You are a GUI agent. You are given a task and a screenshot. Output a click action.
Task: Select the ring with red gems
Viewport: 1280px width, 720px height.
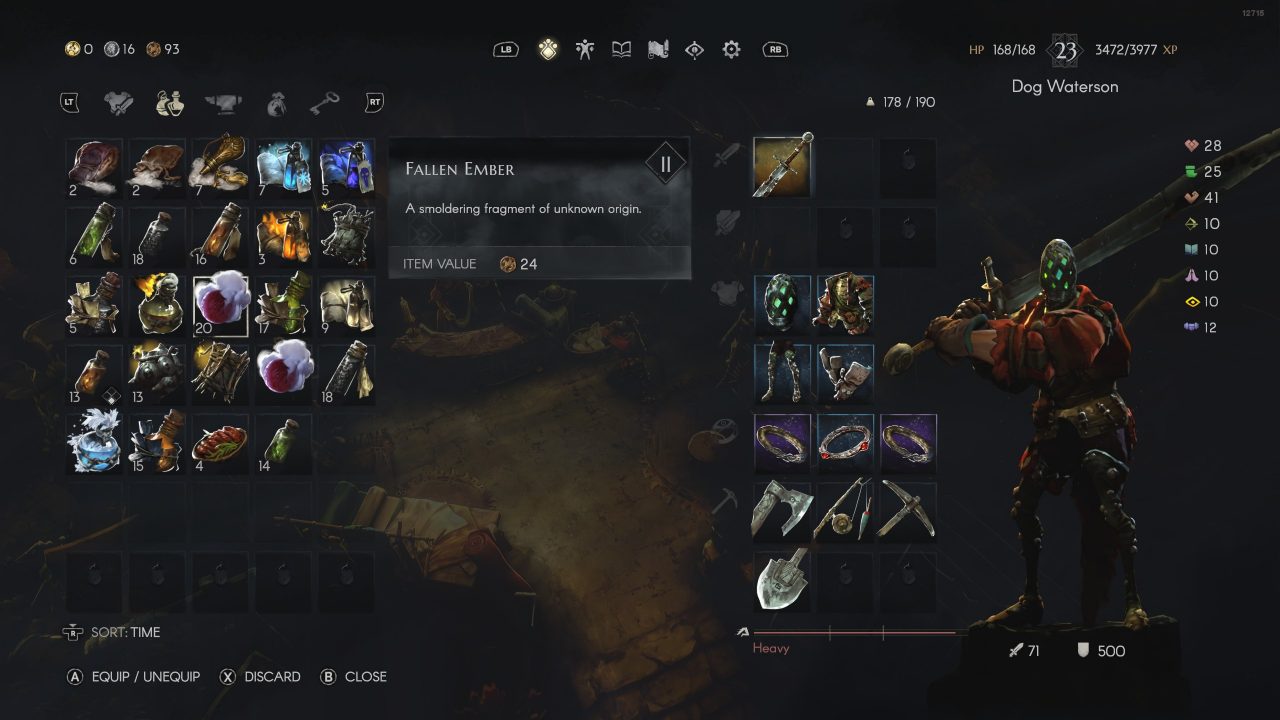click(x=844, y=442)
